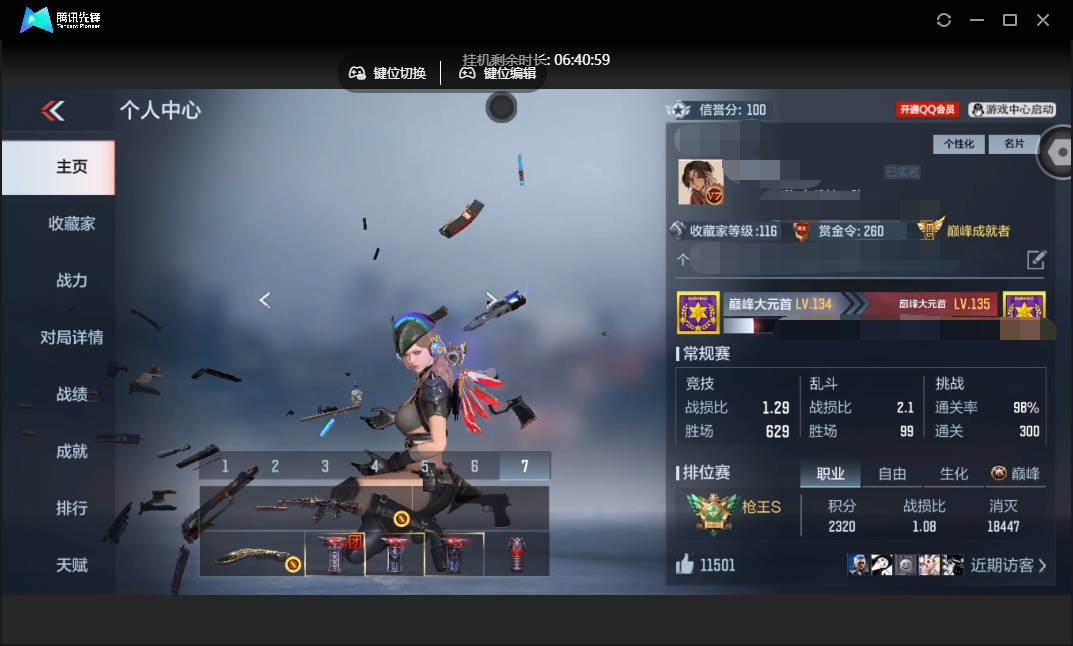
Task: Select loadout slot number 3
Action: (325, 466)
